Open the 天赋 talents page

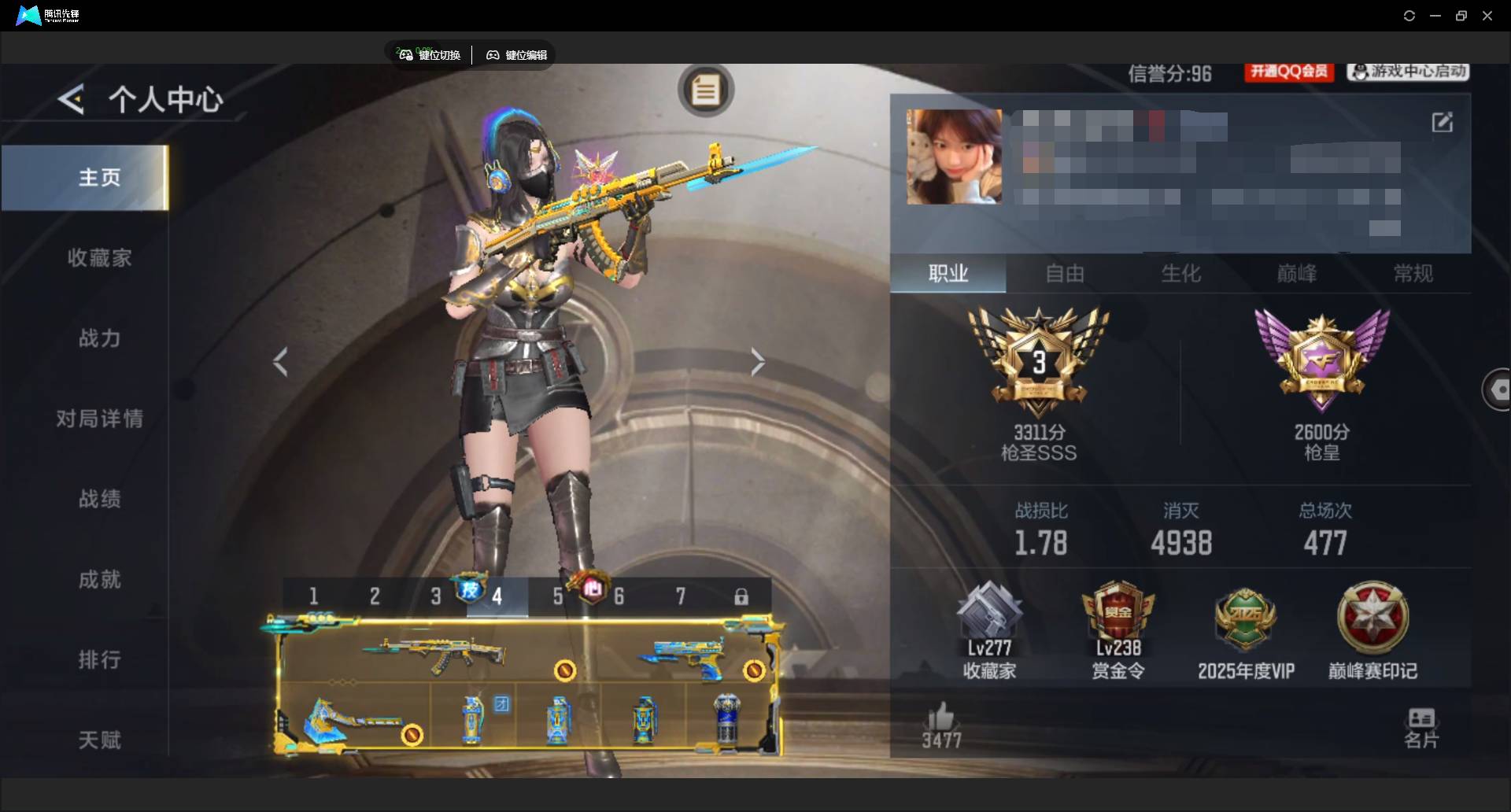99,740
